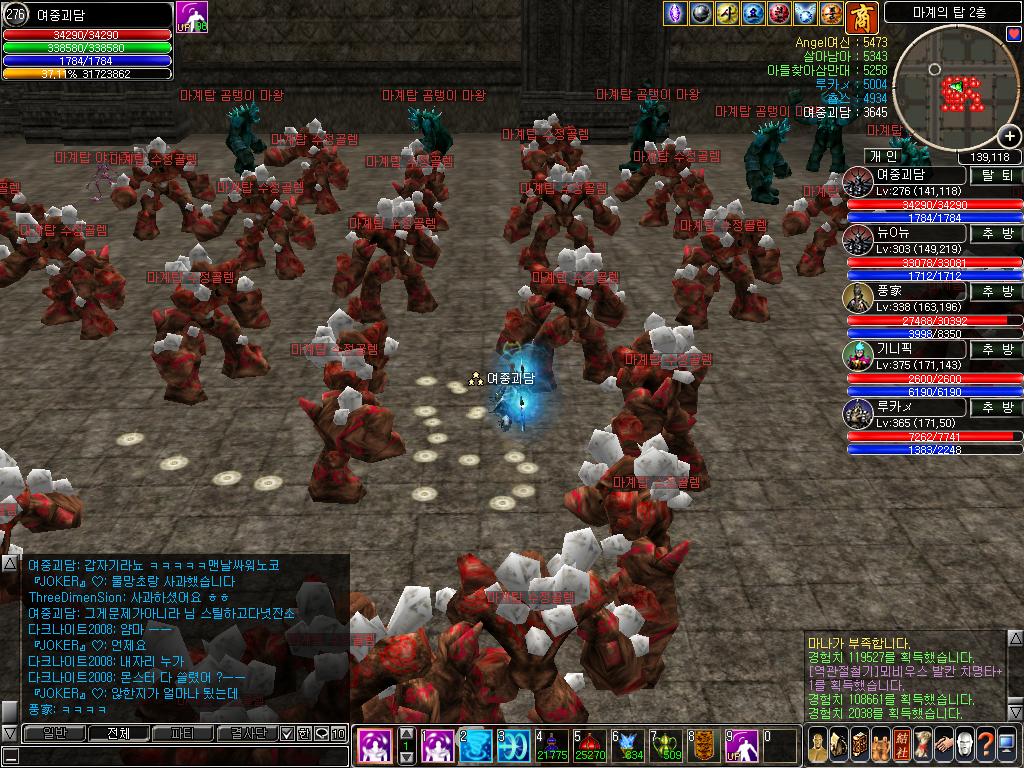Switch to the 결사단 chat tab
This screenshot has width=1024, height=768.
tap(248, 733)
